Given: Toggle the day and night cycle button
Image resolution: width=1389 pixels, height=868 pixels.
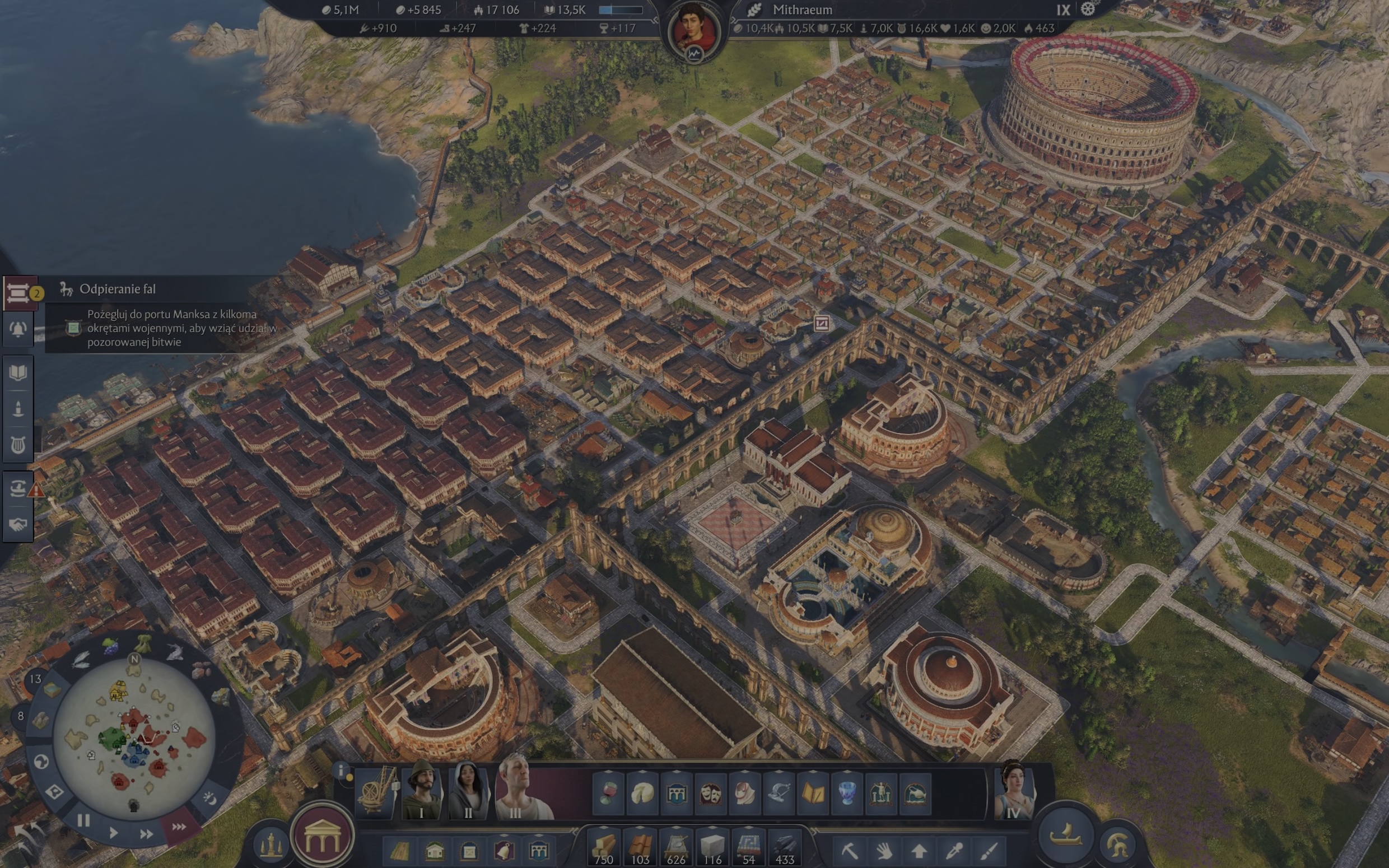Looking at the screenshot, I should coord(209,799).
